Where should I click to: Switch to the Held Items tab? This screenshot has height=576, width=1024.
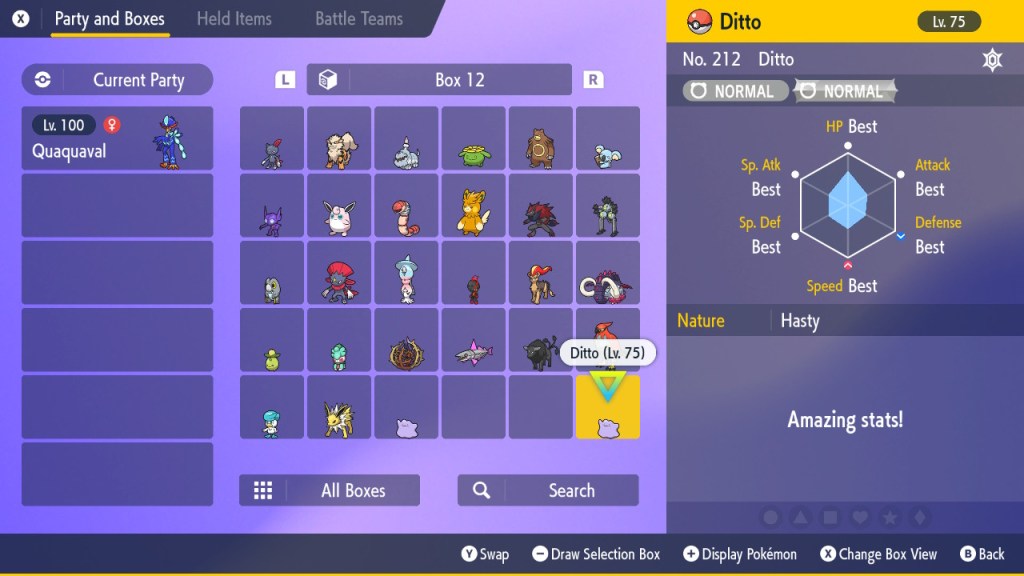234,19
